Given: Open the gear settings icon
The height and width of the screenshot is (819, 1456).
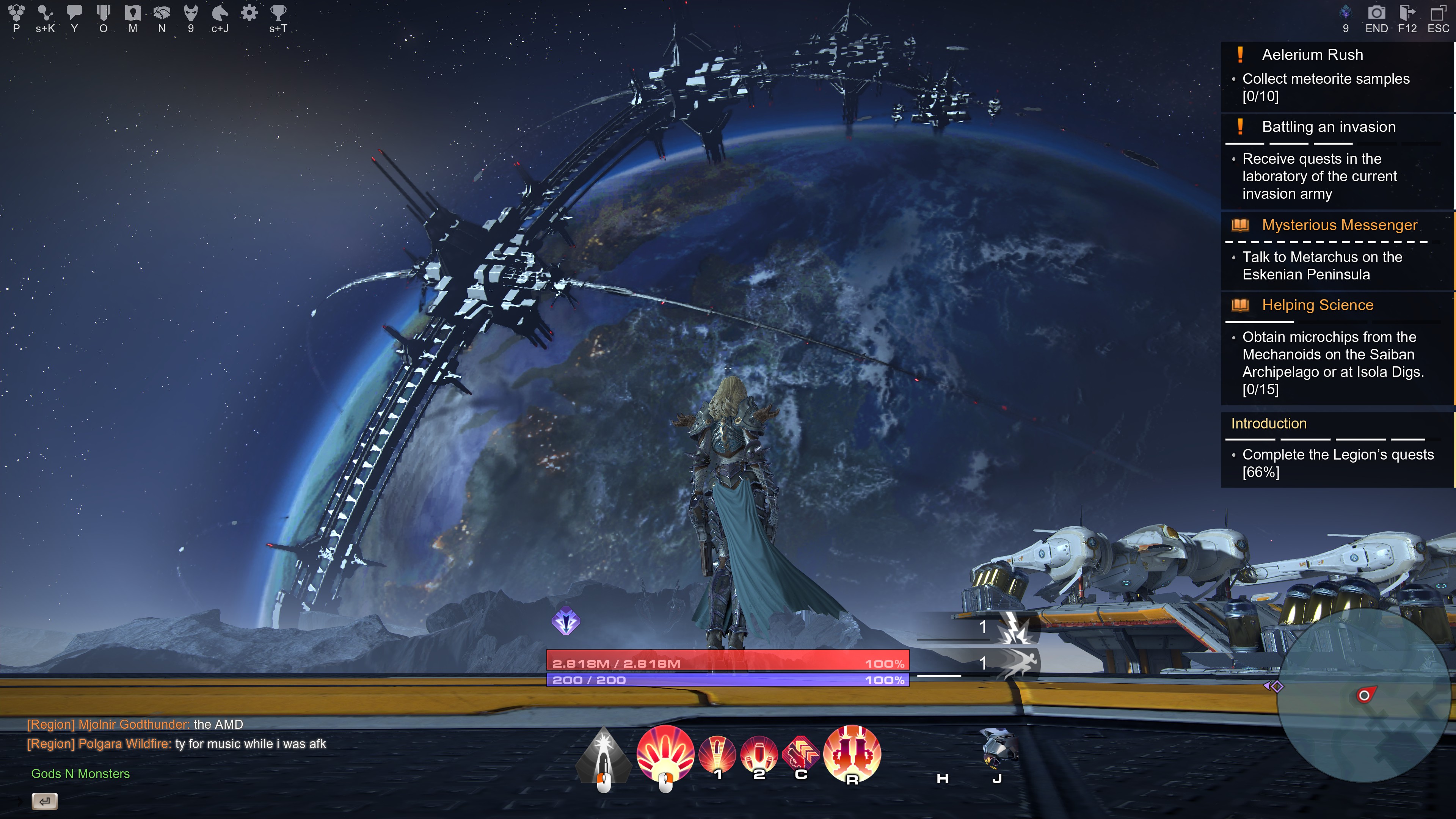Looking at the screenshot, I should coord(249,13).
